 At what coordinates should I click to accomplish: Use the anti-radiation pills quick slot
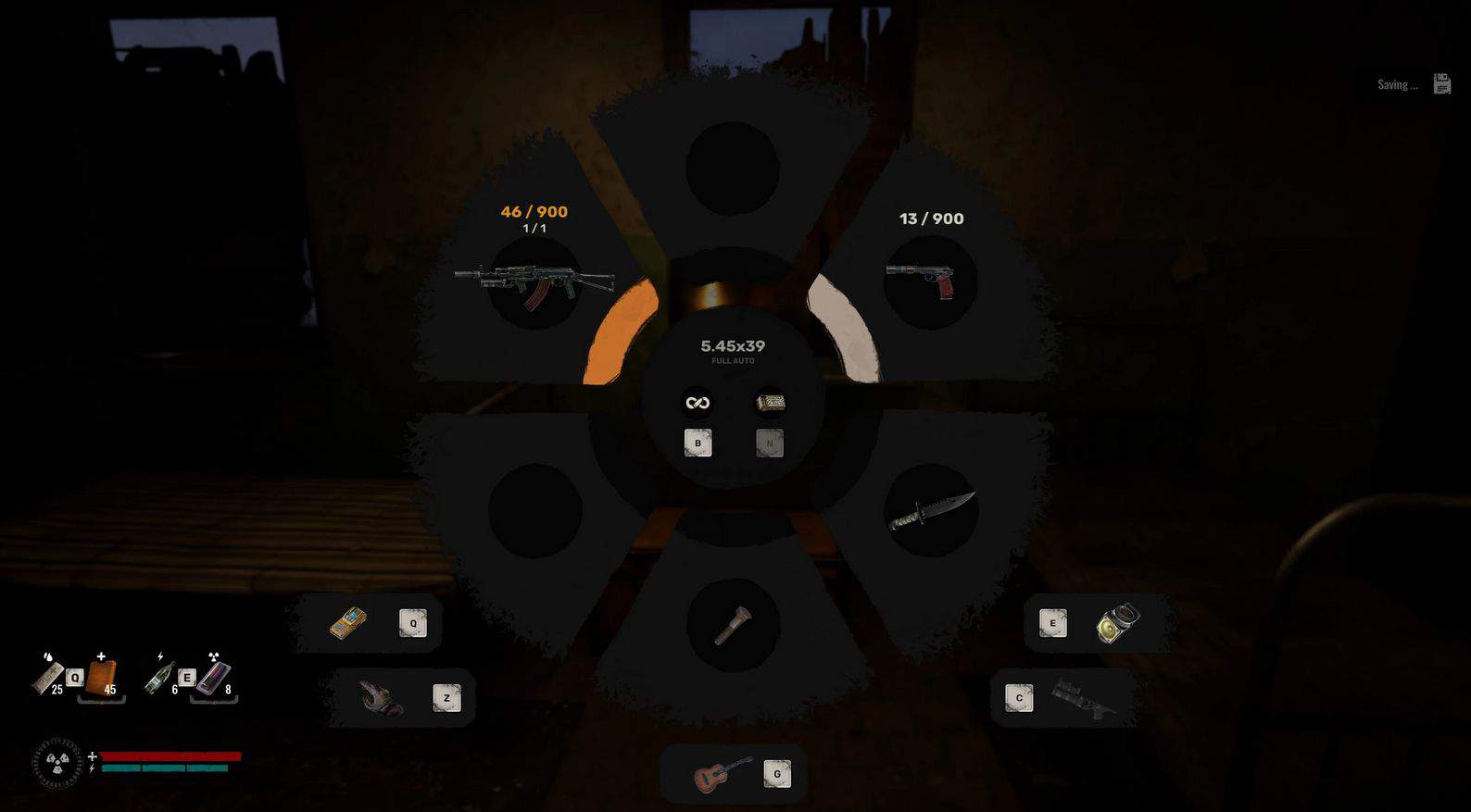[213, 677]
